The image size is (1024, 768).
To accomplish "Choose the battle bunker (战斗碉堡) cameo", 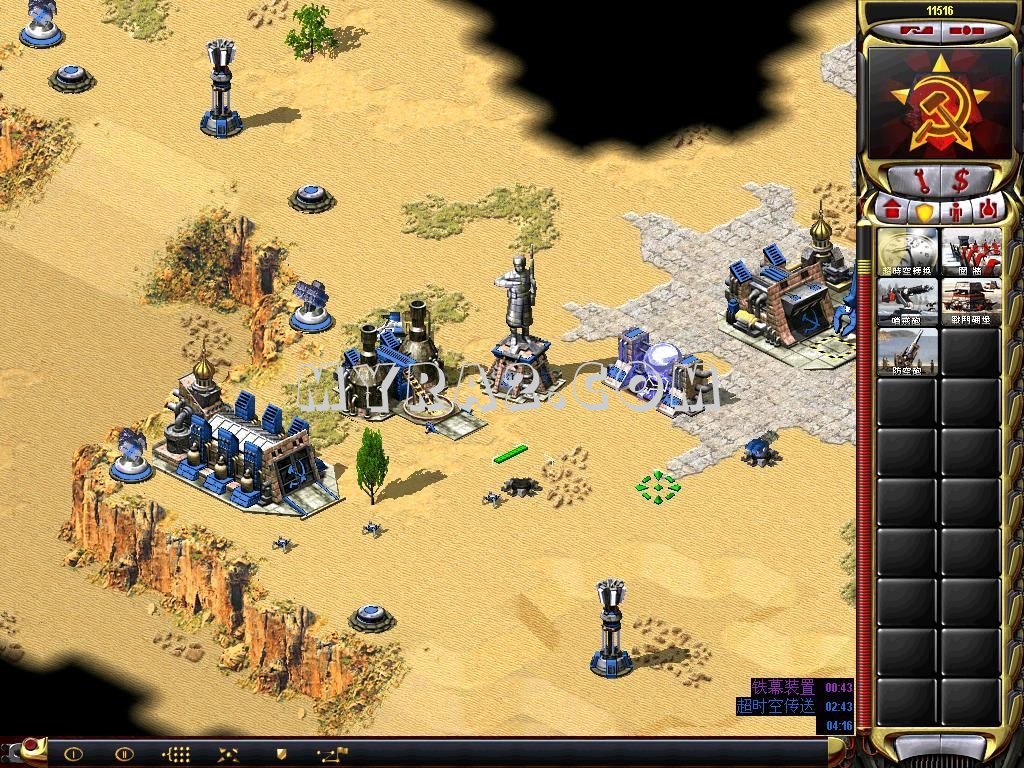I will (x=971, y=302).
